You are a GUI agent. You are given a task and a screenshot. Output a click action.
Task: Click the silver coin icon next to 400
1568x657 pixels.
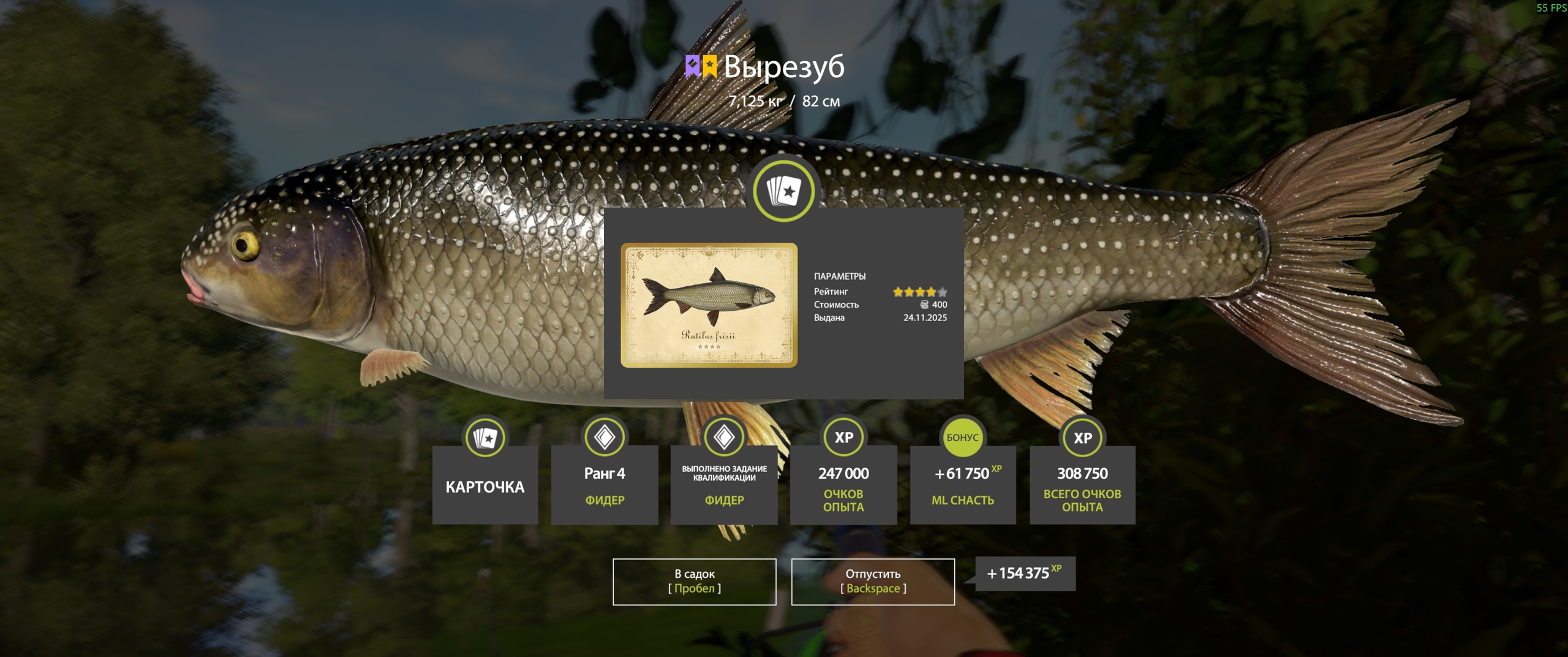(924, 305)
